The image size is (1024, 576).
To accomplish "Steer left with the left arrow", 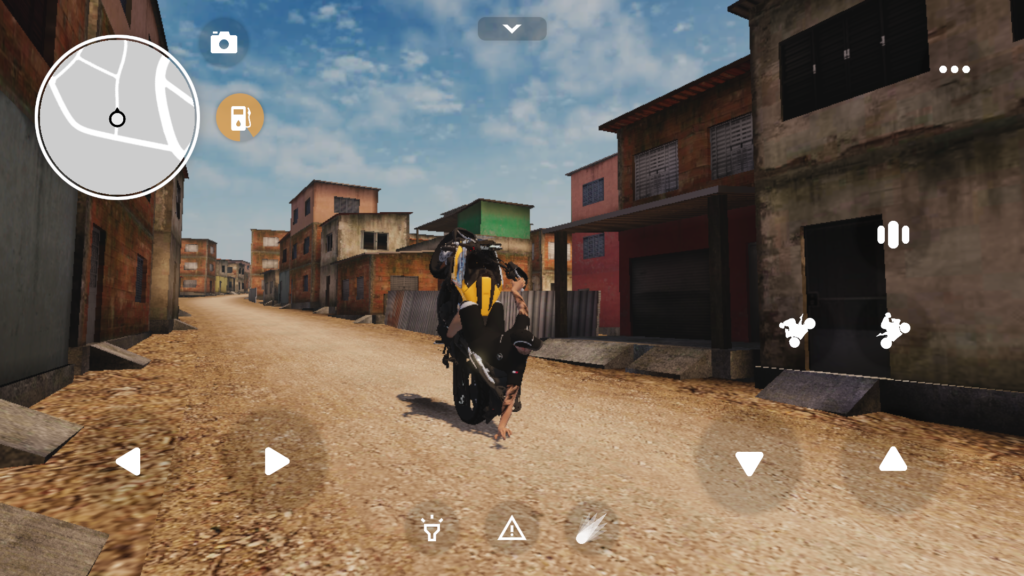I will (128, 461).
